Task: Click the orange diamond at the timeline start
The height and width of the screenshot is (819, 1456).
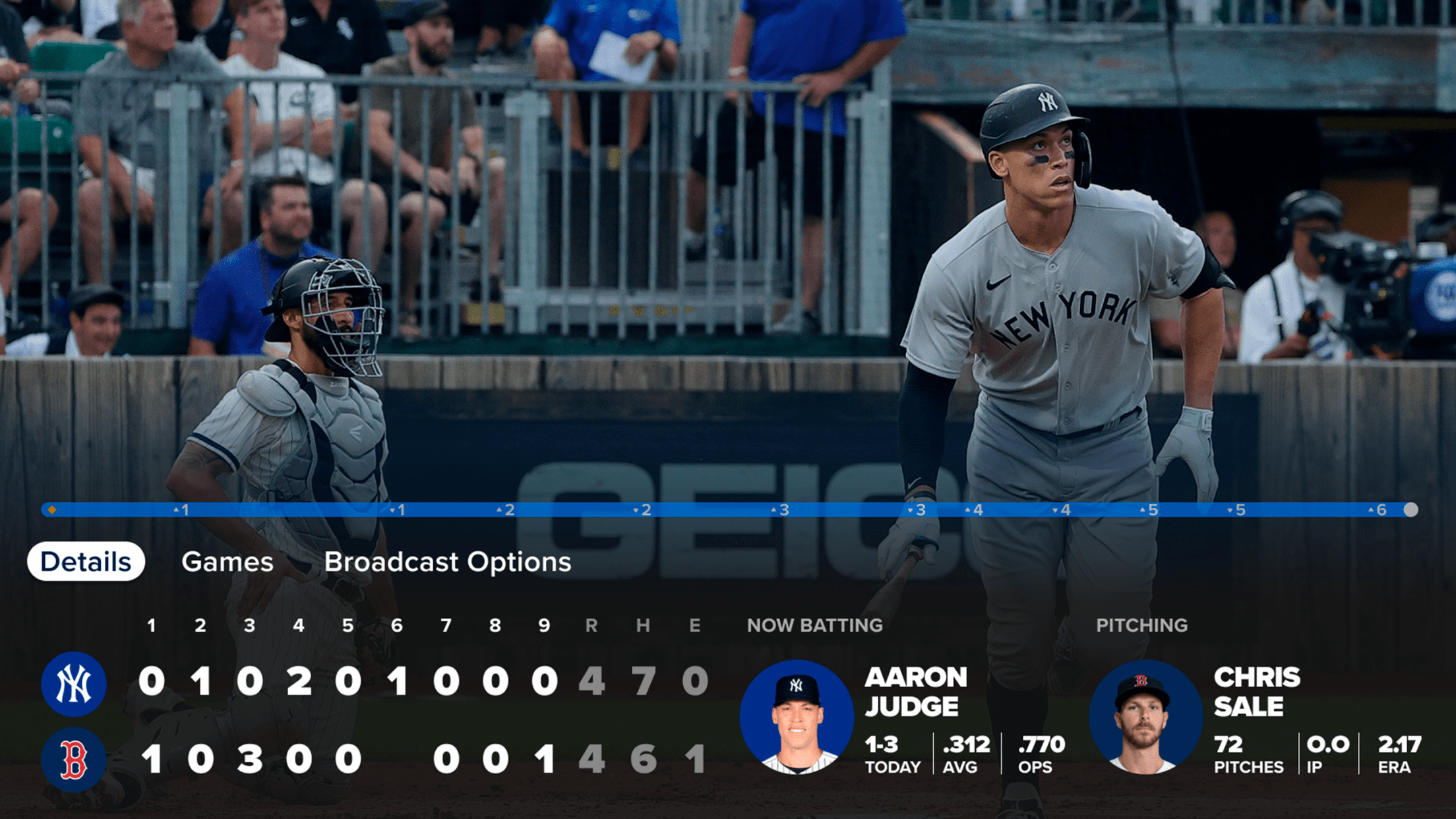Action: click(x=52, y=508)
